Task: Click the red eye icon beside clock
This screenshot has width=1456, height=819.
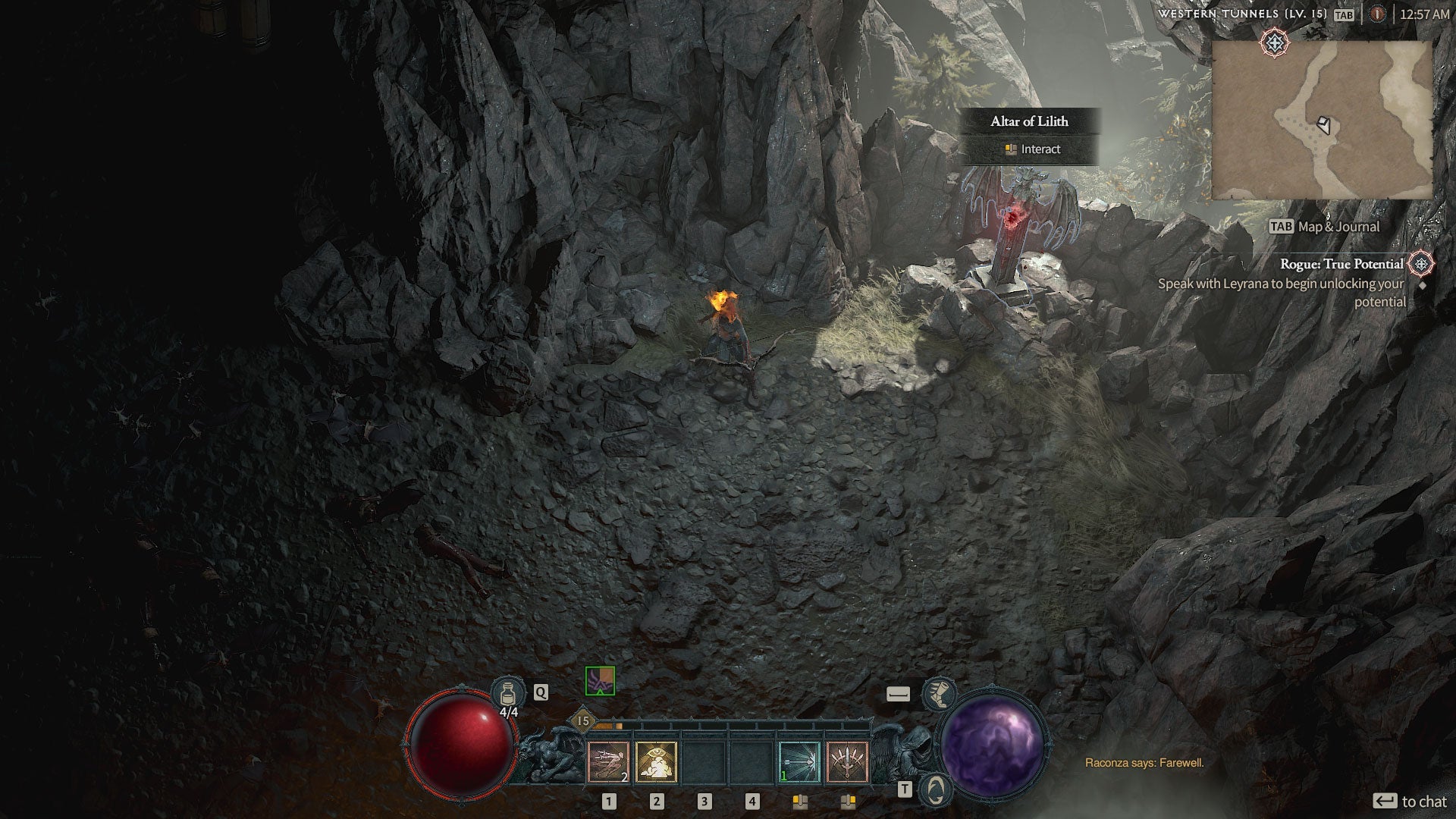Action: (1378, 14)
